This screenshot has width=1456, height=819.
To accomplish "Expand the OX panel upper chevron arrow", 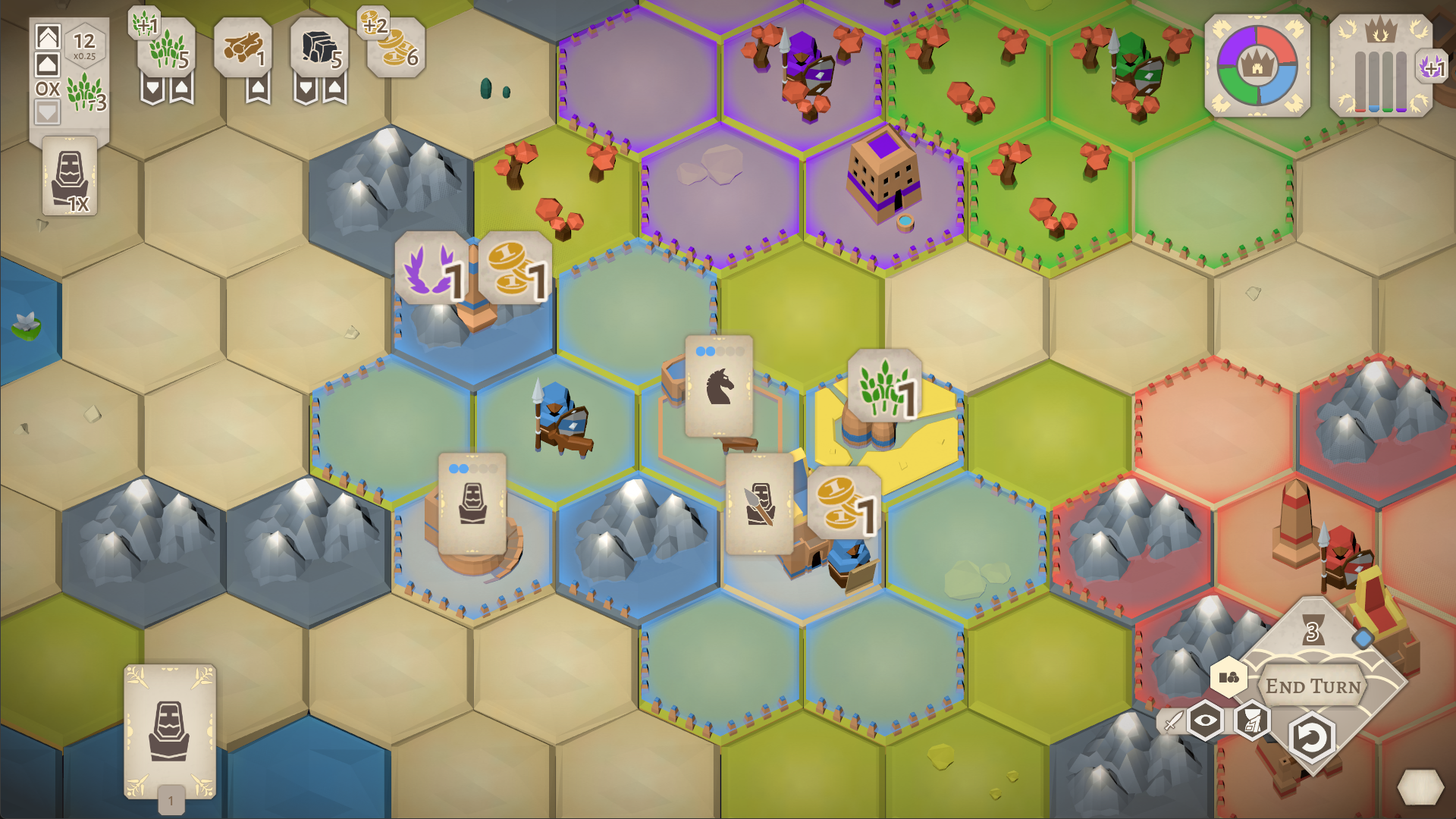I will pyautogui.click(x=48, y=36).
